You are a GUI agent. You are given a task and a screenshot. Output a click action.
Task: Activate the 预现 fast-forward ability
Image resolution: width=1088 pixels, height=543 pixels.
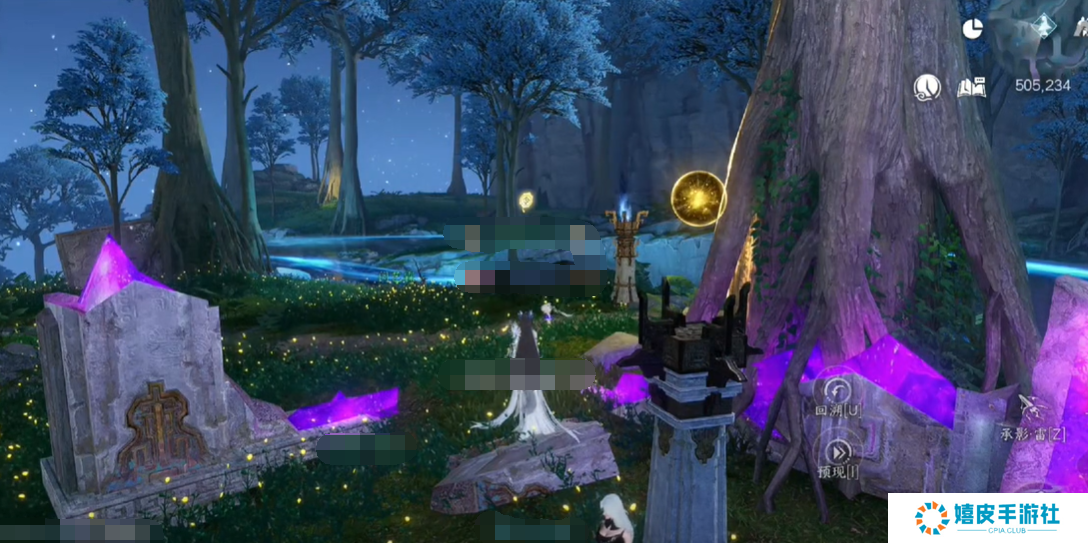(836, 450)
